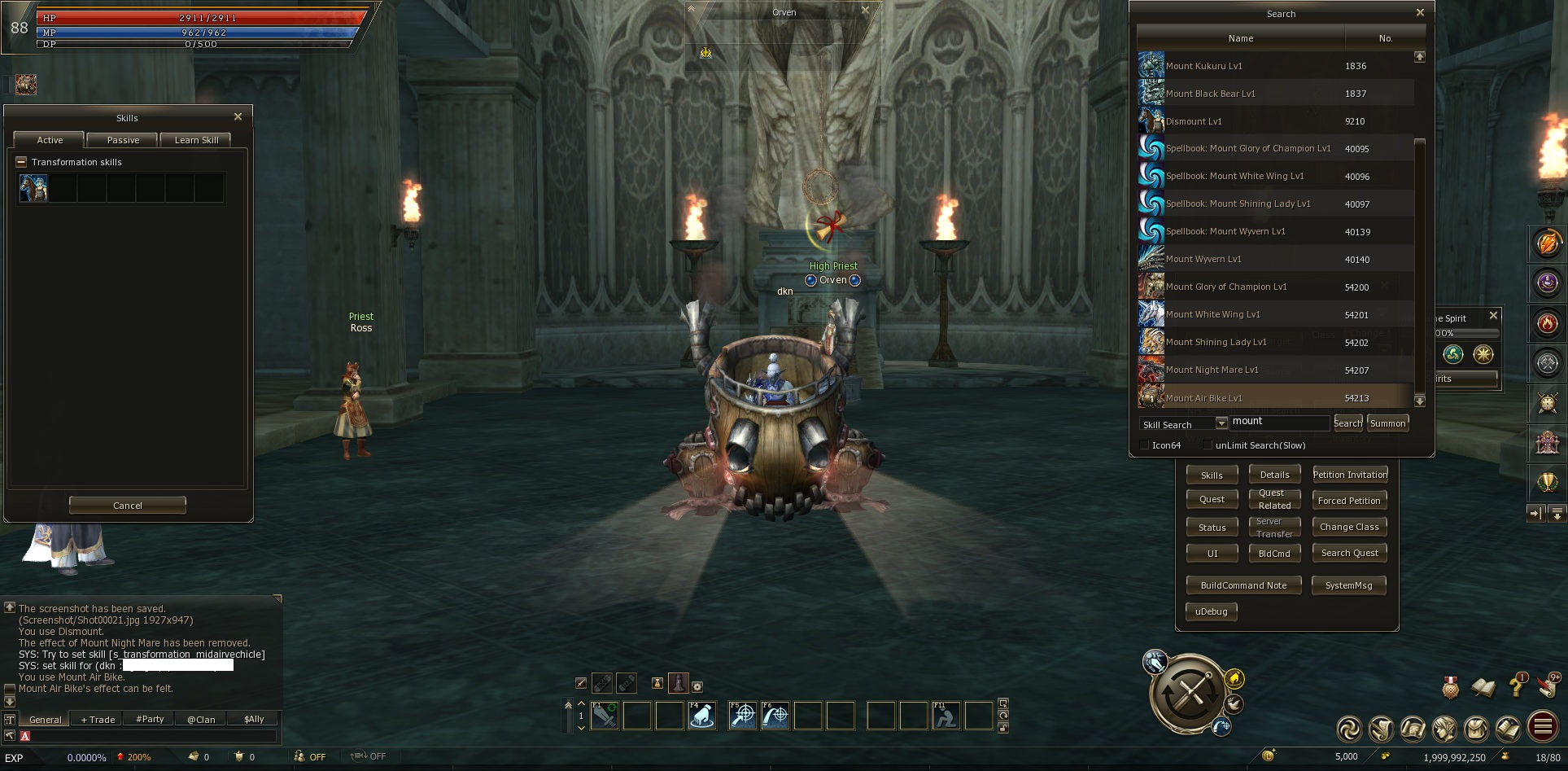
Task: Close the Skills window
Action: pos(238,117)
